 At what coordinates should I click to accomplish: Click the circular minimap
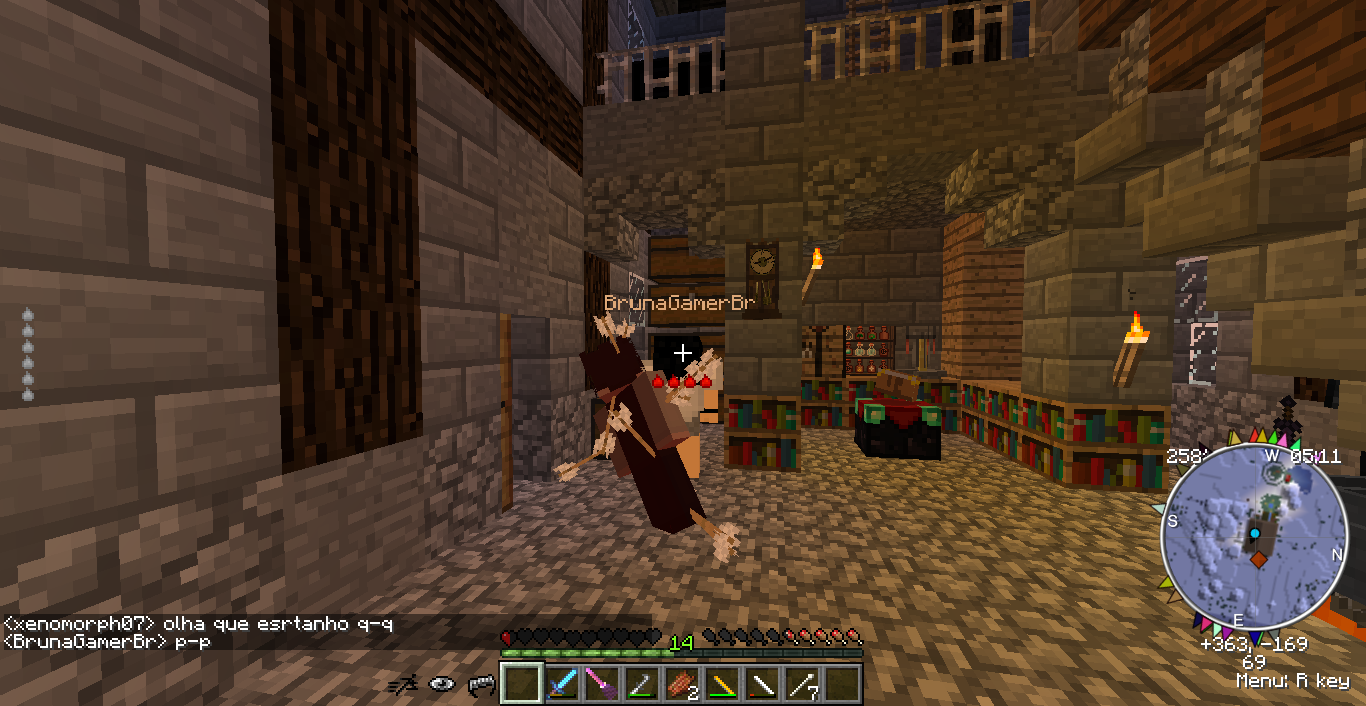pyautogui.click(x=1251, y=535)
